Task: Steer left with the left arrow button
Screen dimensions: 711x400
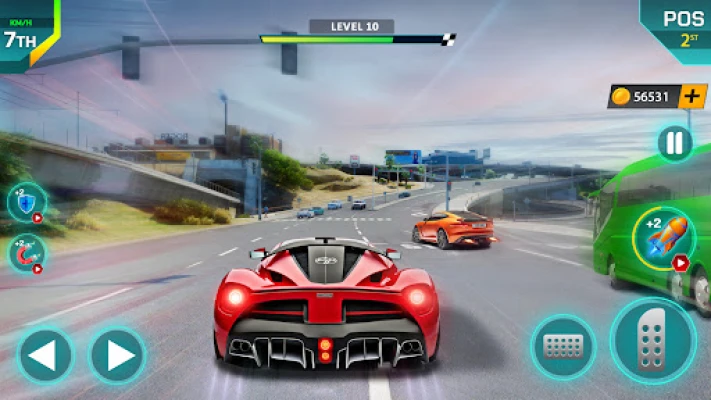Action: (x=45, y=355)
